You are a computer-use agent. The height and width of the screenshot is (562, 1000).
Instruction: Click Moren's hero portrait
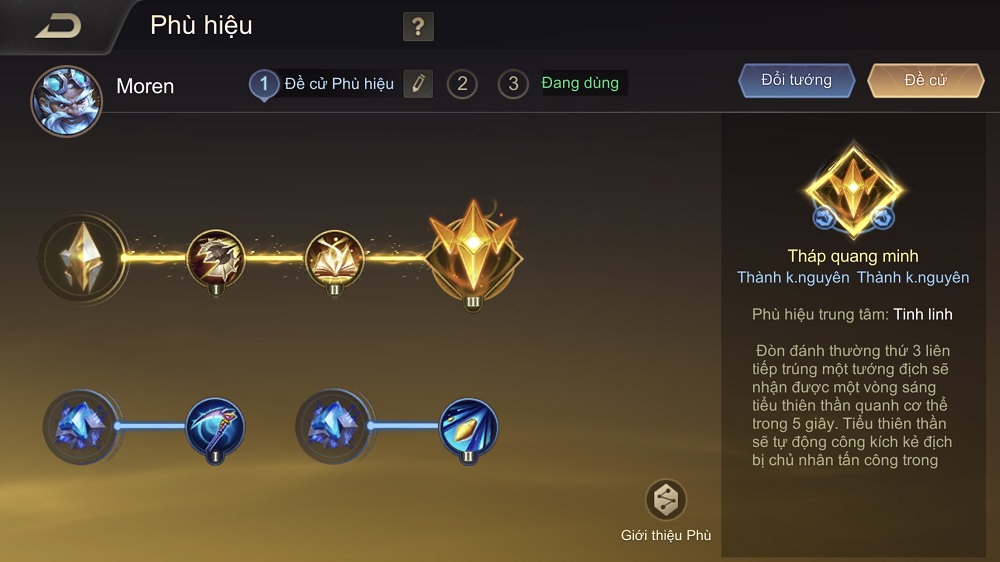tap(66, 100)
